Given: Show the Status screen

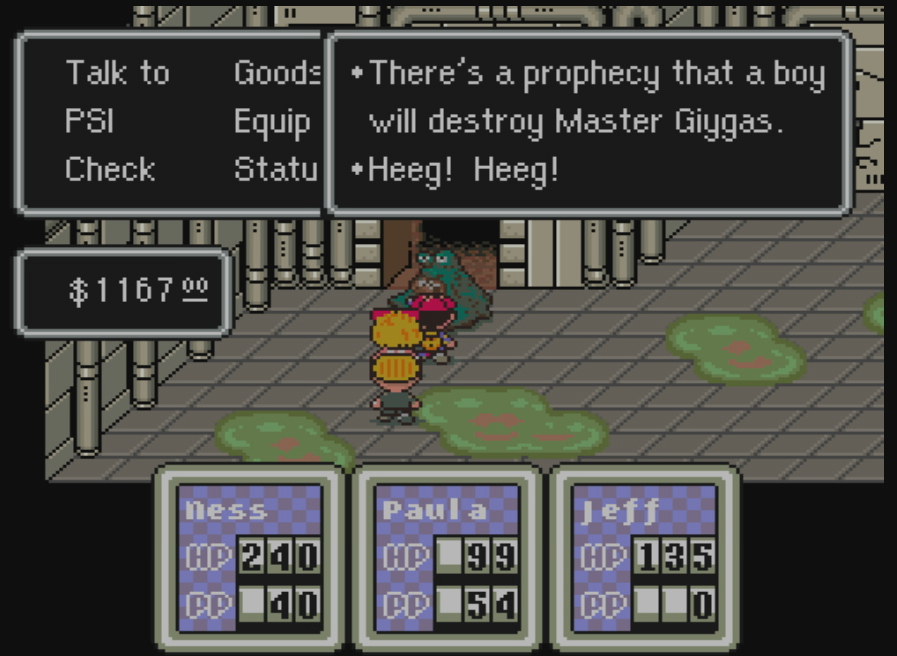Looking at the screenshot, I should pyautogui.click(x=276, y=169).
